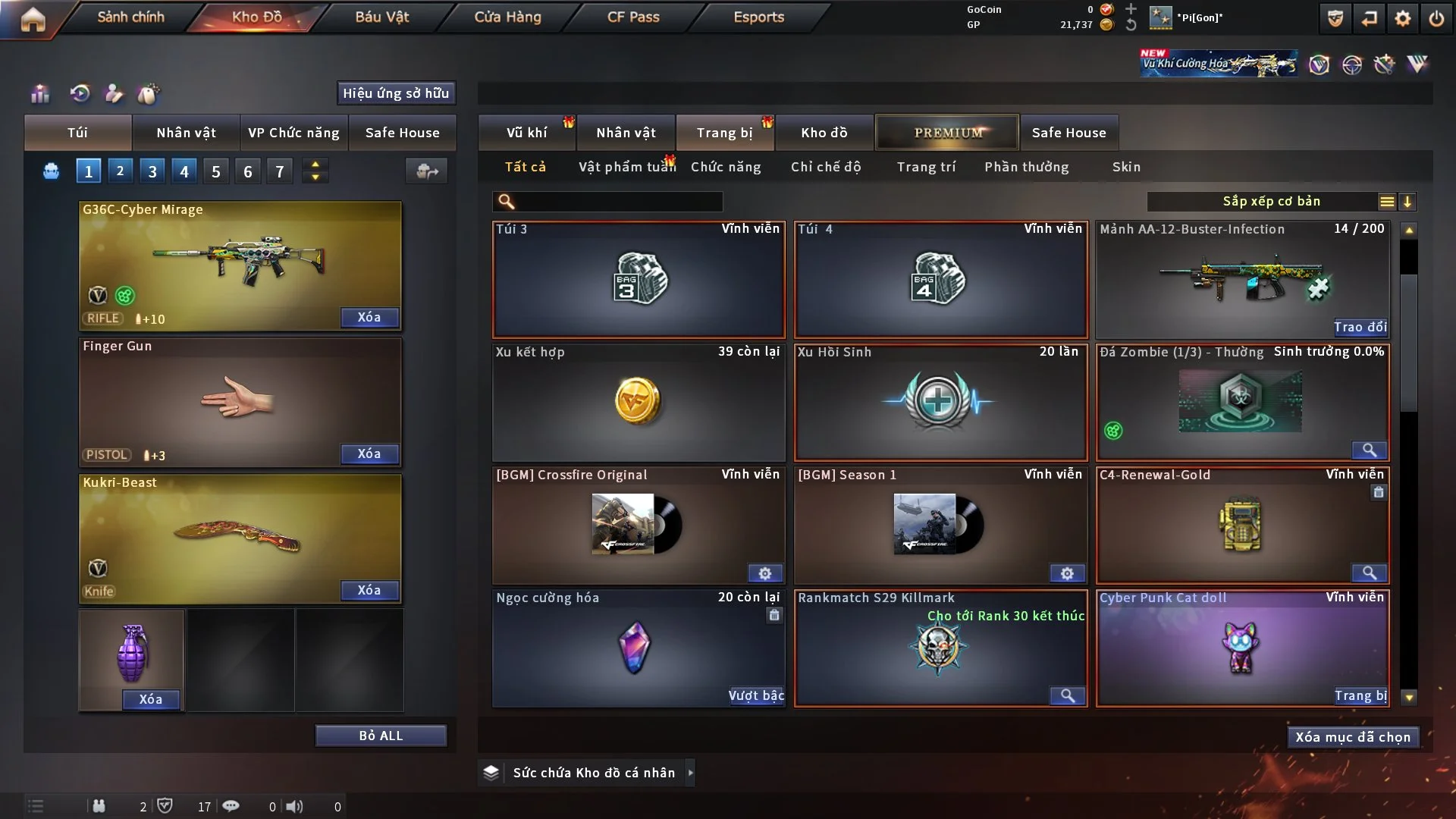Switch to the Vũ khí tab
The height and width of the screenshot is (819, 1456).
(x=526, y=133)
